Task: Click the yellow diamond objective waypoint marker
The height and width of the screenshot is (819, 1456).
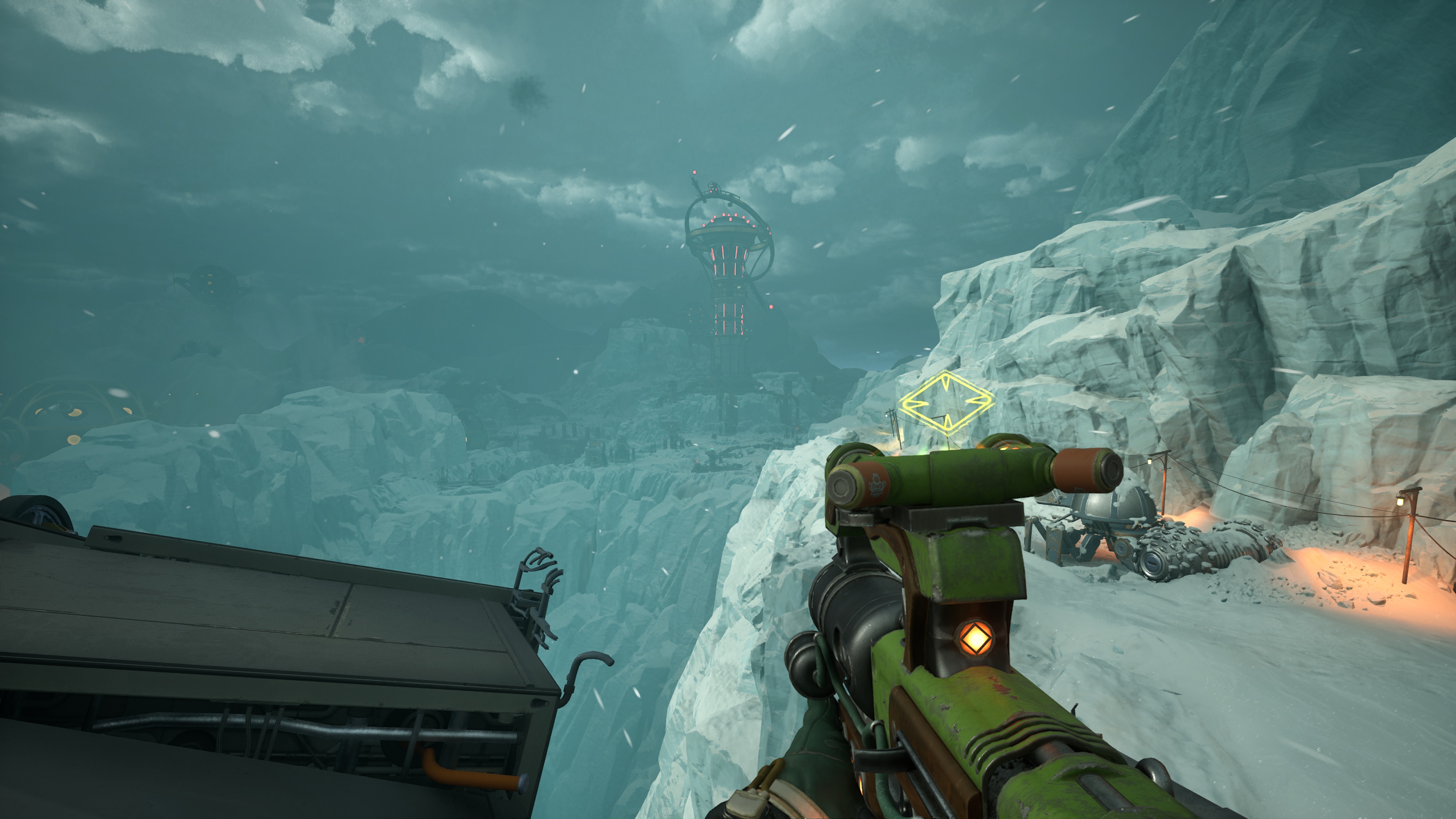Action: [x=946, y=402]
